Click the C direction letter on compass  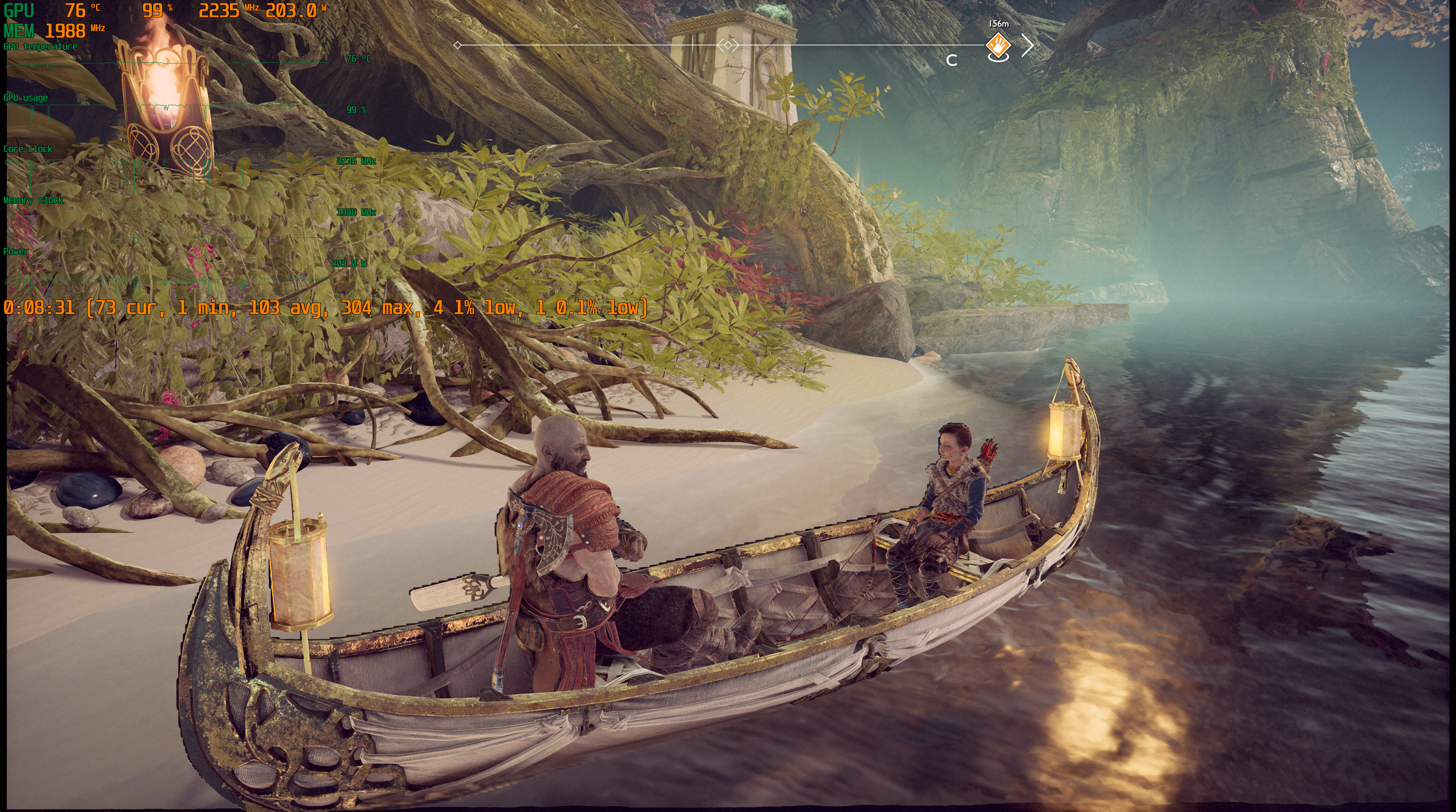point(952,61)
